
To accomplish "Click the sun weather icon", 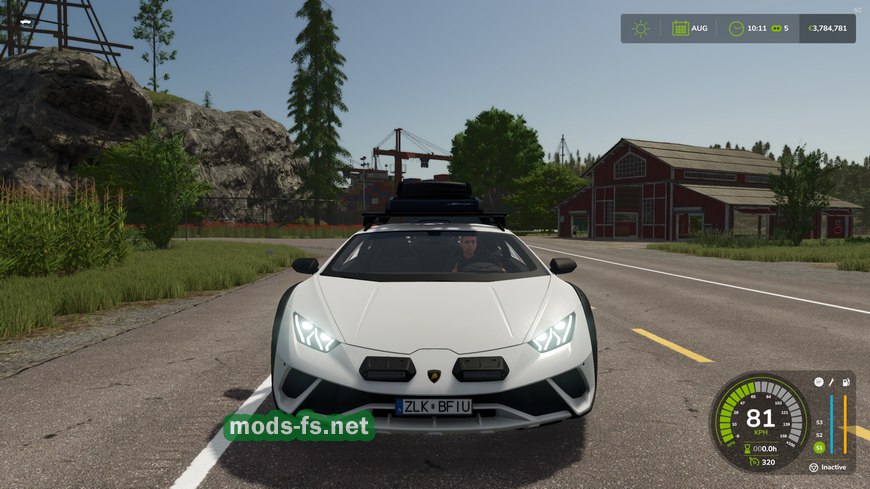I will pos(640,28).
